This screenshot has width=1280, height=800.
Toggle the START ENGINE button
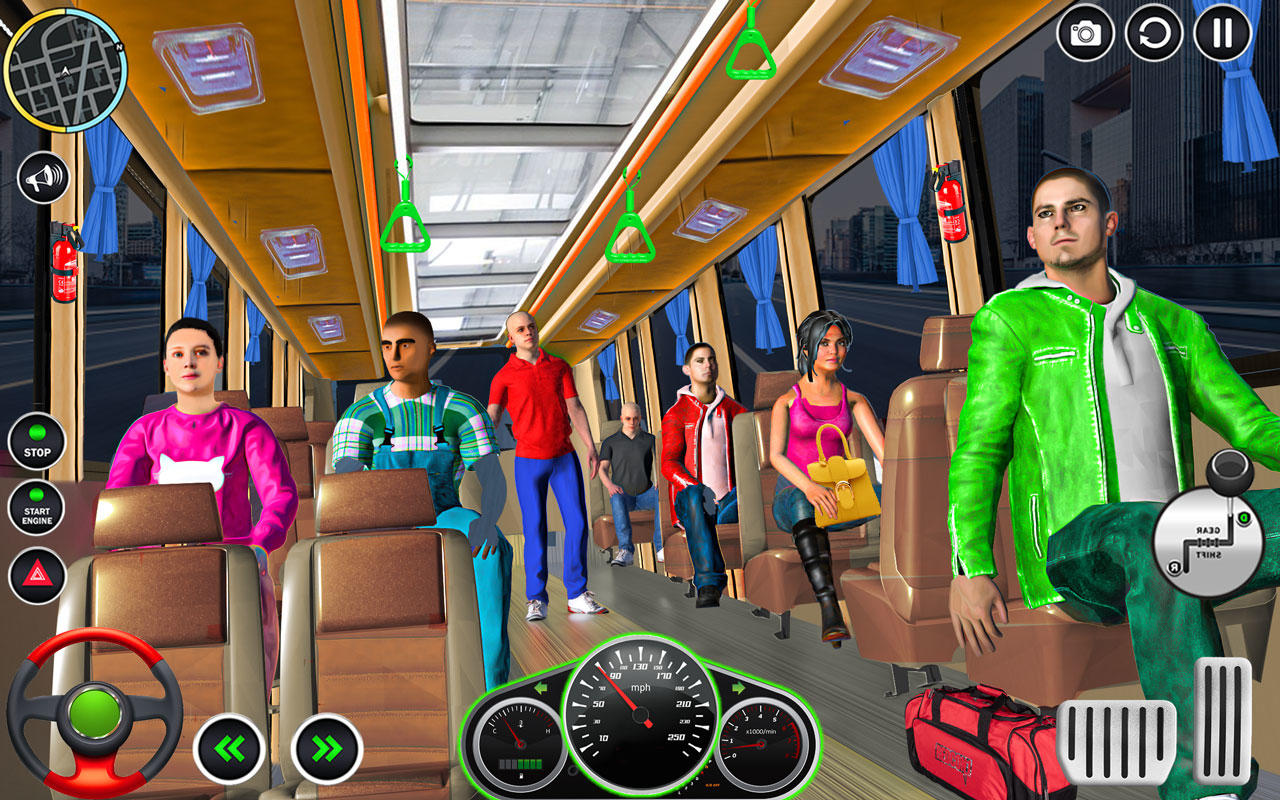tap(36, 504)
